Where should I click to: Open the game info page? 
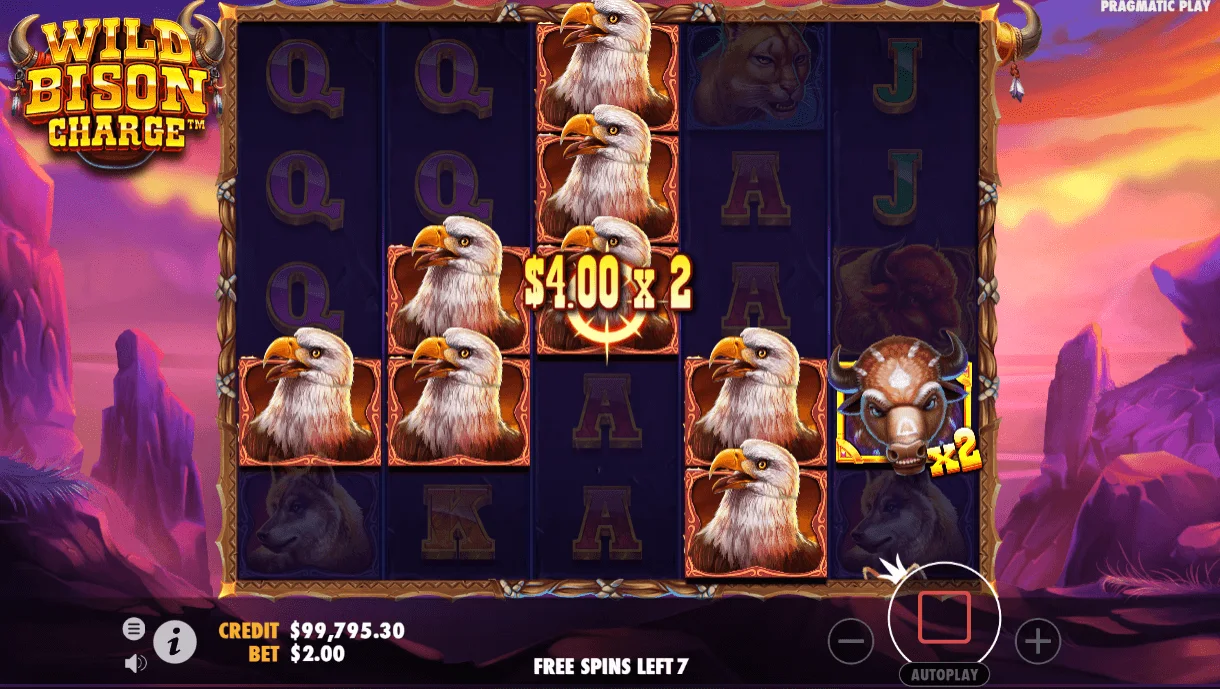click(x=175, y=642)
